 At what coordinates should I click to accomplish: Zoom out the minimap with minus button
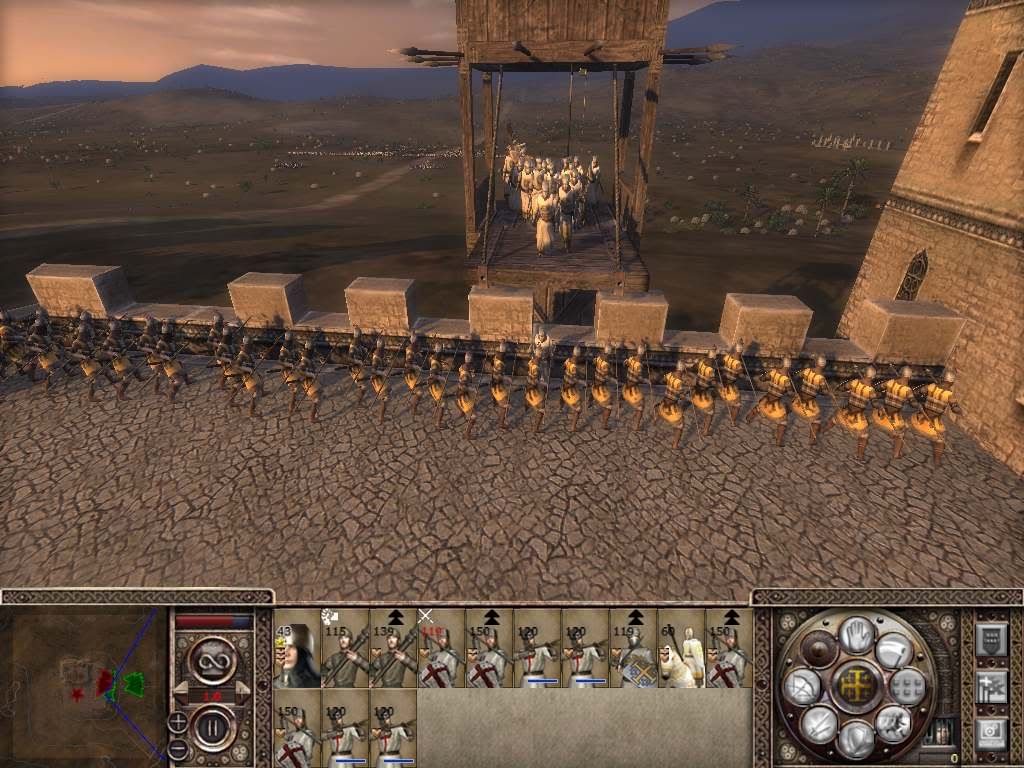coord(178,748)
